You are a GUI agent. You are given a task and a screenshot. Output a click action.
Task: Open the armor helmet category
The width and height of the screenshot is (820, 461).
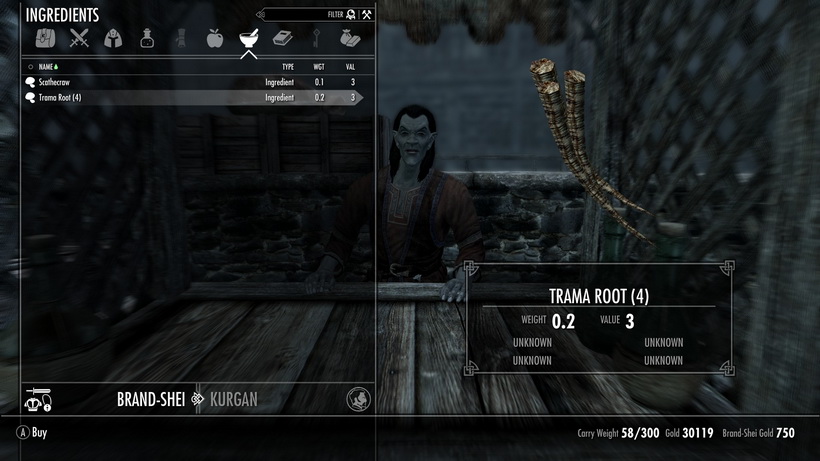[113, 39]
